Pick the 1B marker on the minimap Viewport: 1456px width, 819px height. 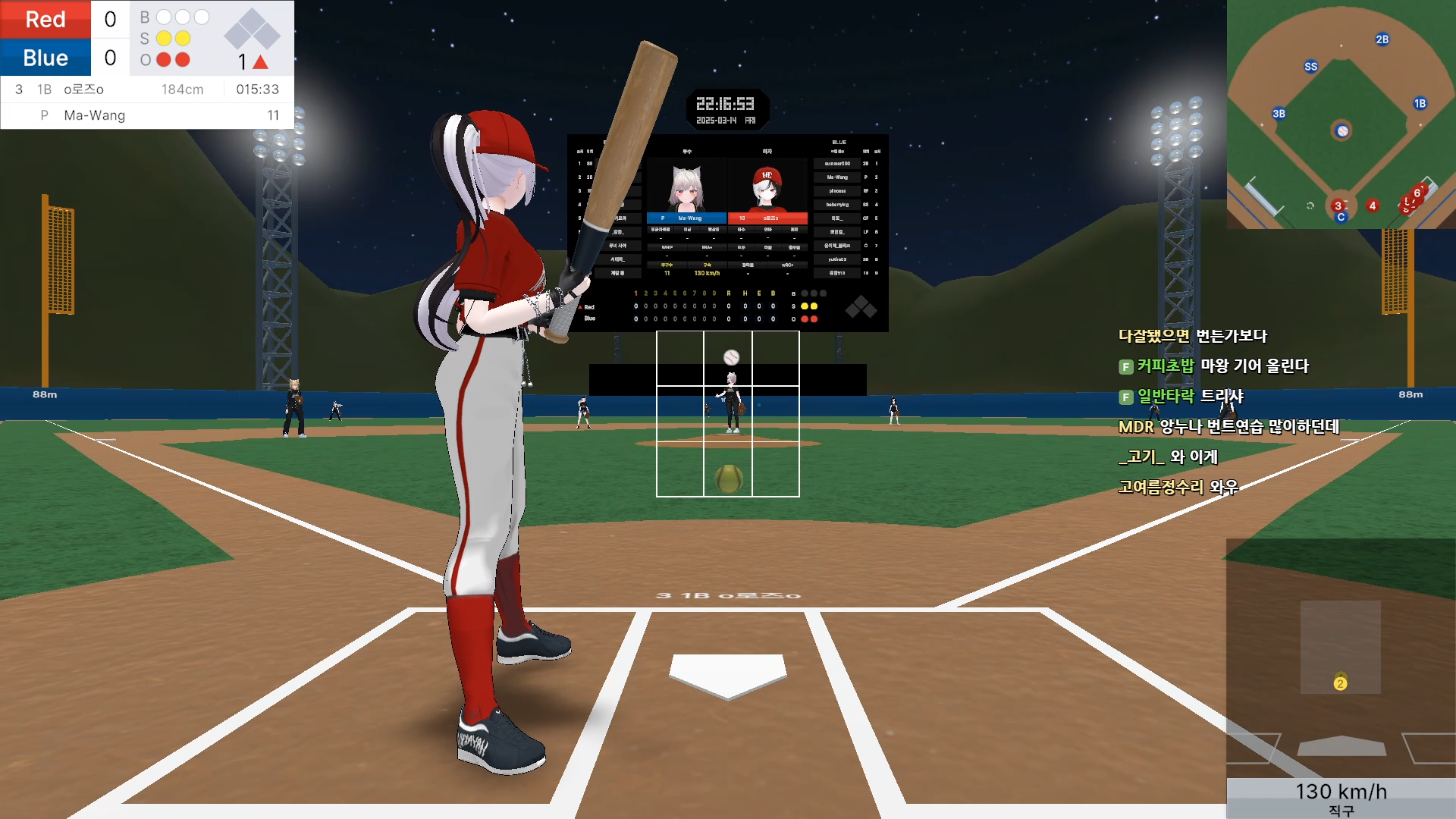(1420, 104)
